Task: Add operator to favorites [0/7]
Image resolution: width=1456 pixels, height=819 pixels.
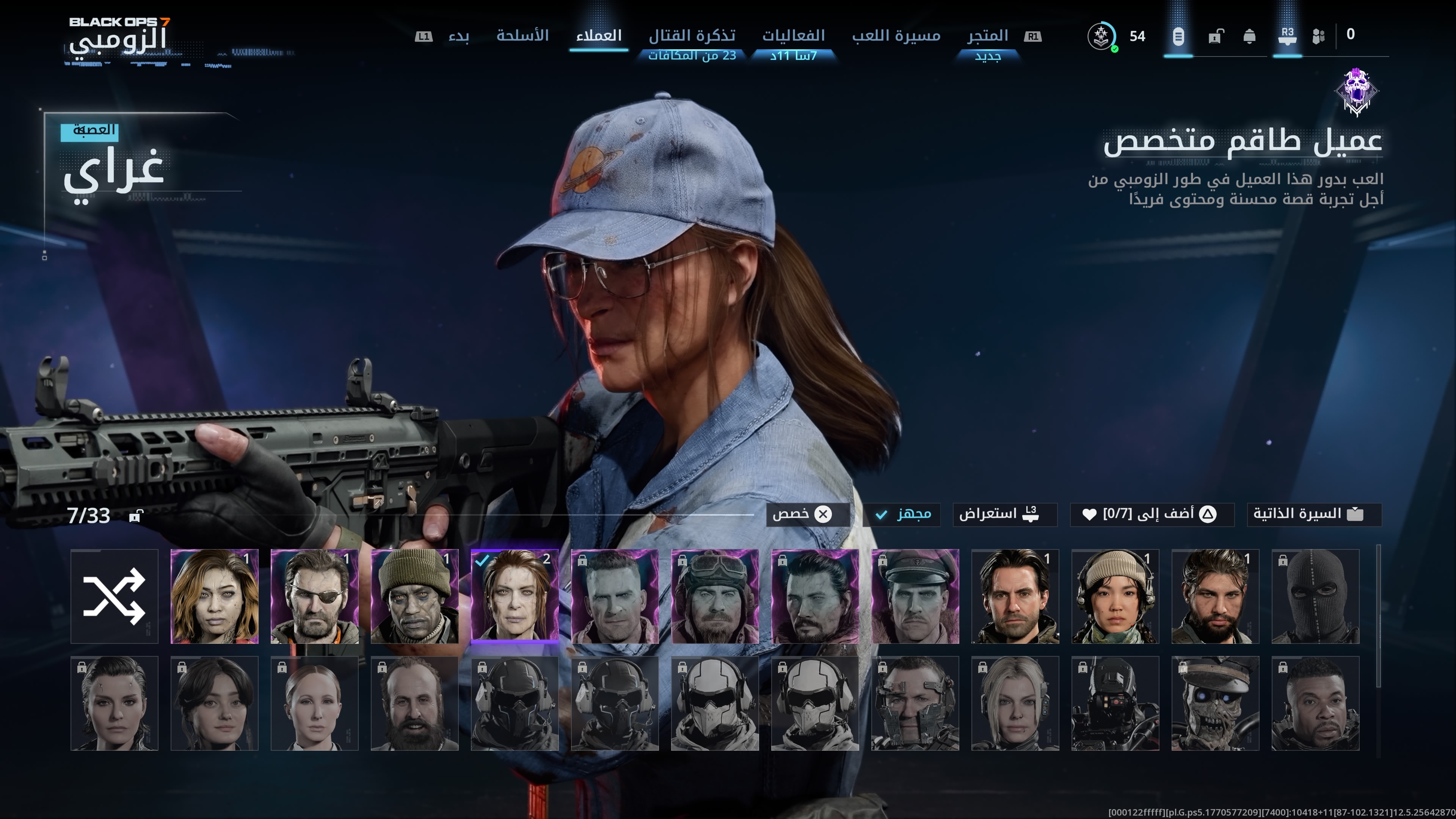Action: (x=1151, y=515)
